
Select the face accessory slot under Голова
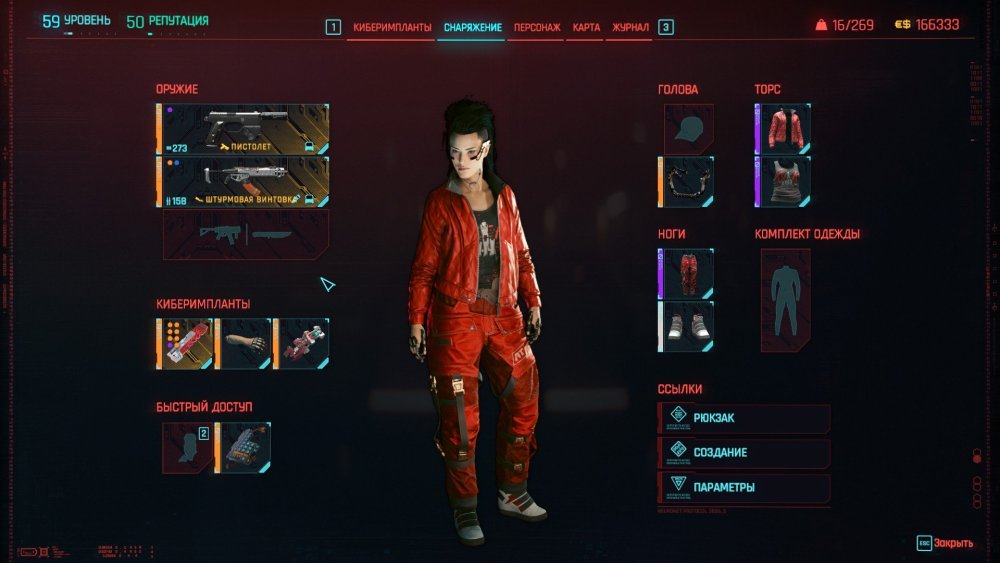point(687,181)
